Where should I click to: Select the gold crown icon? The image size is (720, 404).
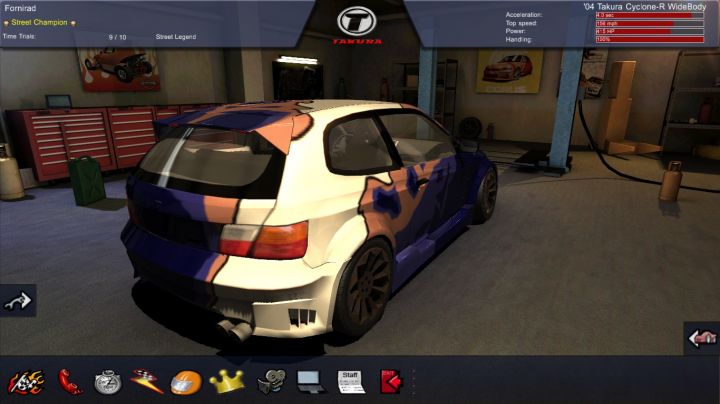click(228, 381)
